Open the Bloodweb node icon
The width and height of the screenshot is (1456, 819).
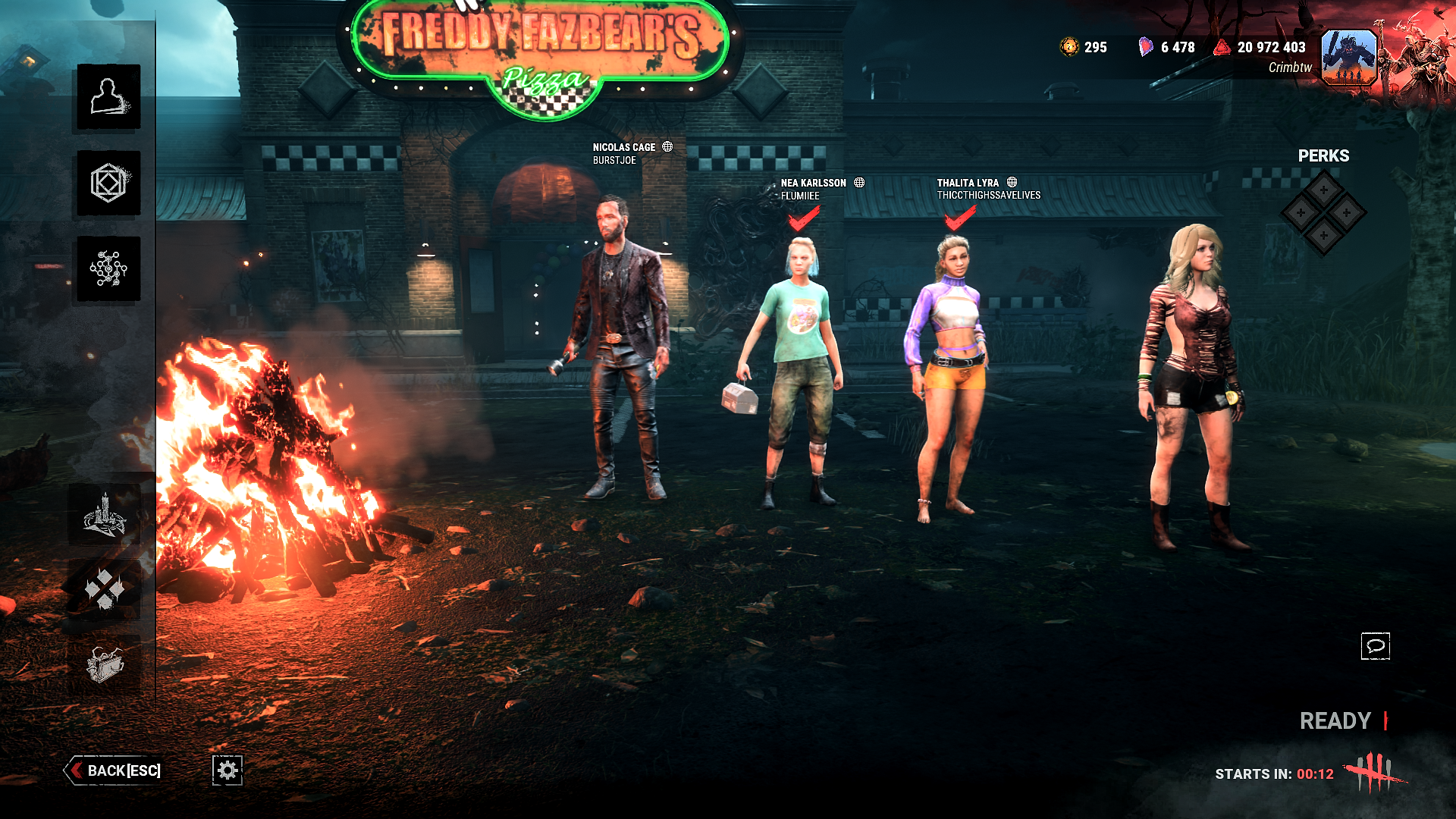click(x=108, y=267)
